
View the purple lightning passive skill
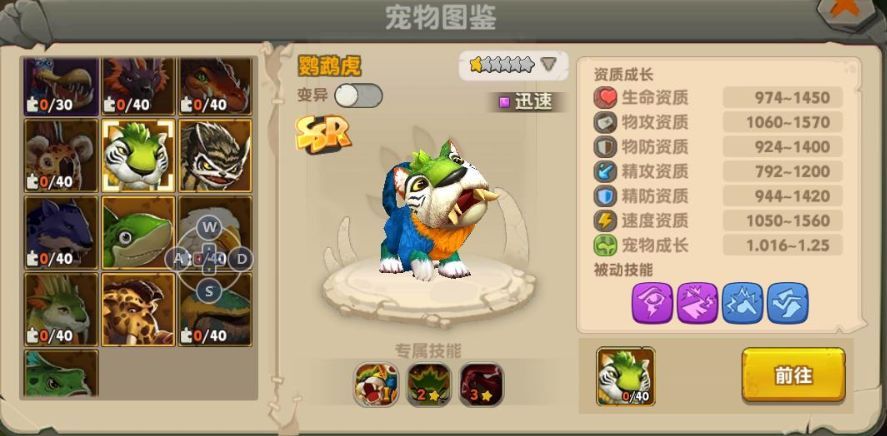(697, 302)
